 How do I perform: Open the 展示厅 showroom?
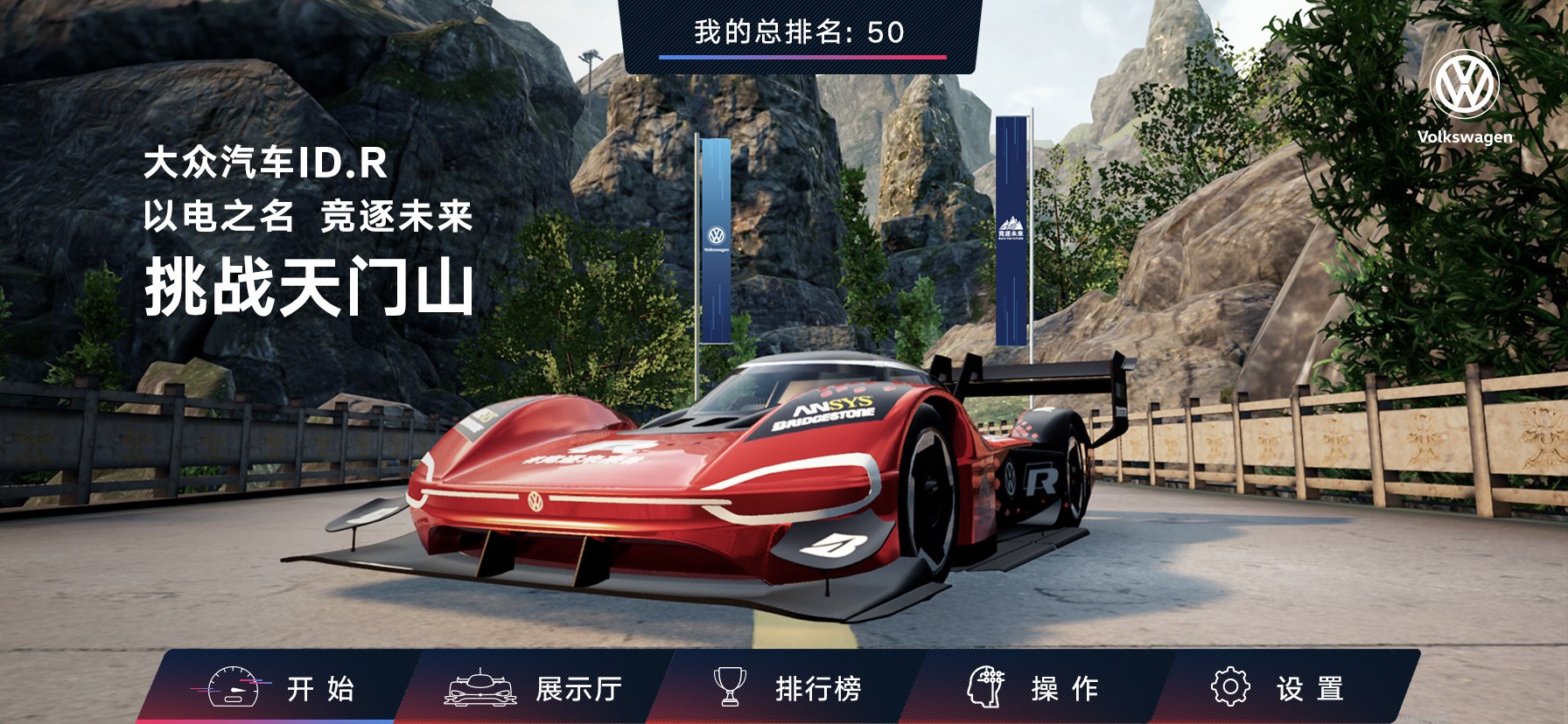pos(534,688)
